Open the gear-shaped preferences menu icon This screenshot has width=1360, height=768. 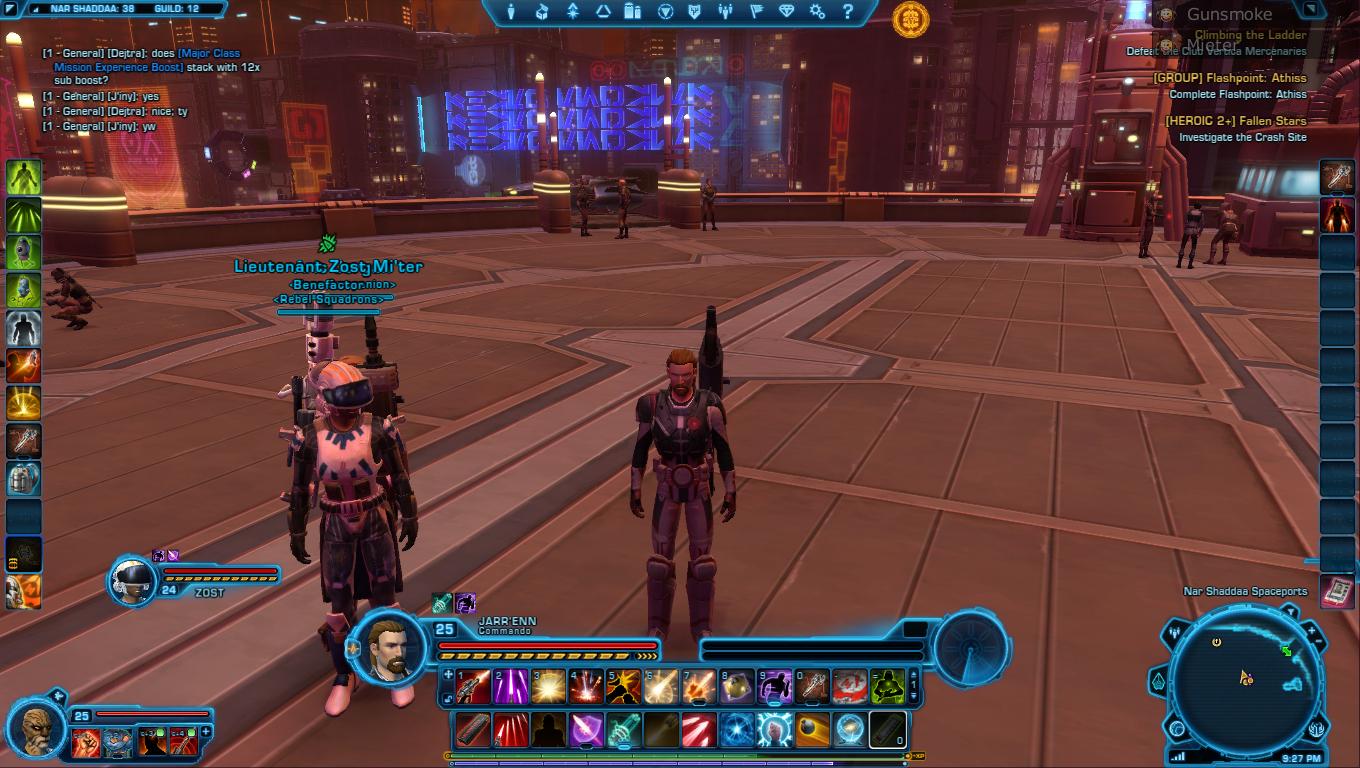tap(817, 12)
